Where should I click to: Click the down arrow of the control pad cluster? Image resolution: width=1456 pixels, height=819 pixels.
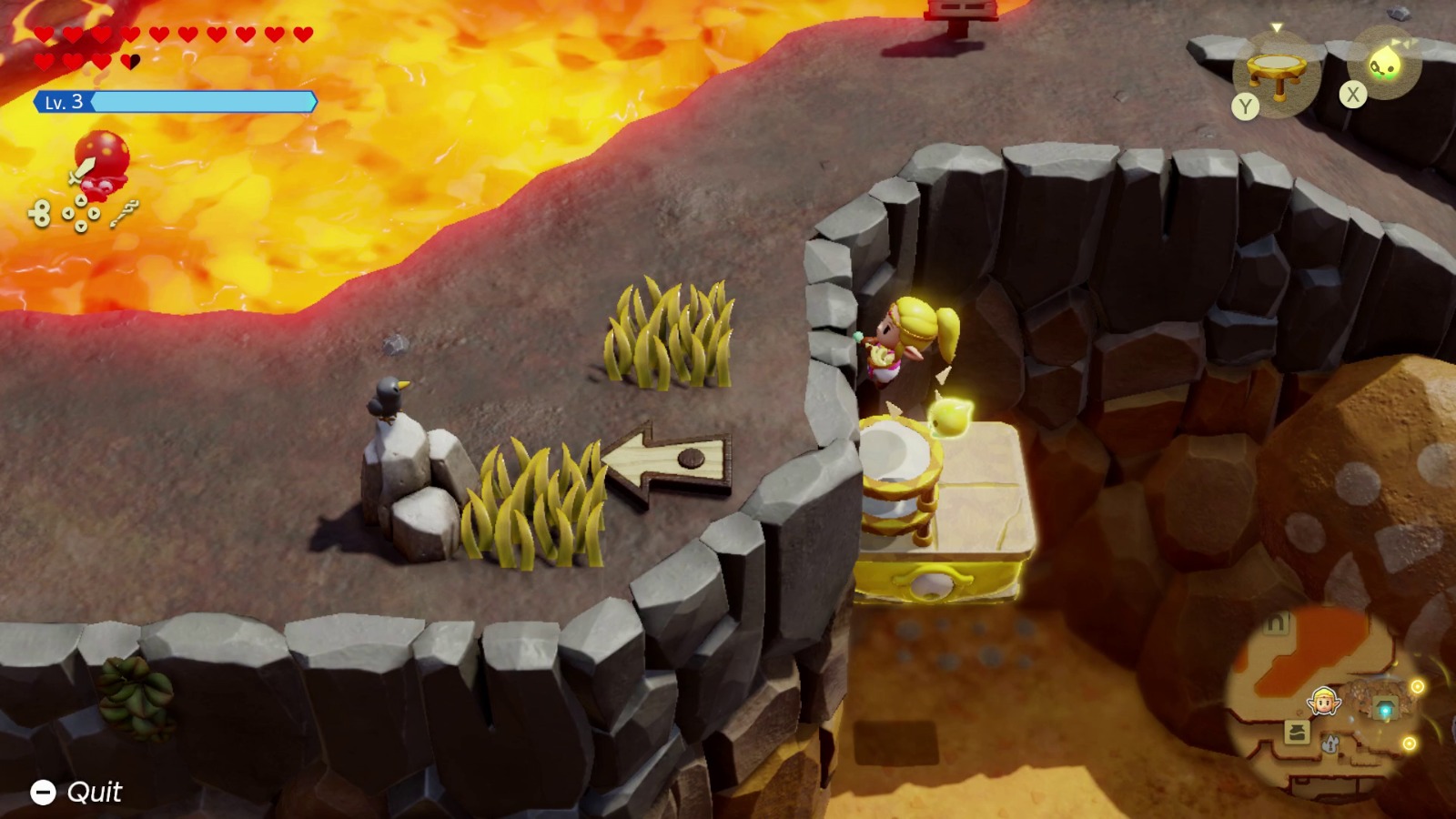tap(81, 226)
